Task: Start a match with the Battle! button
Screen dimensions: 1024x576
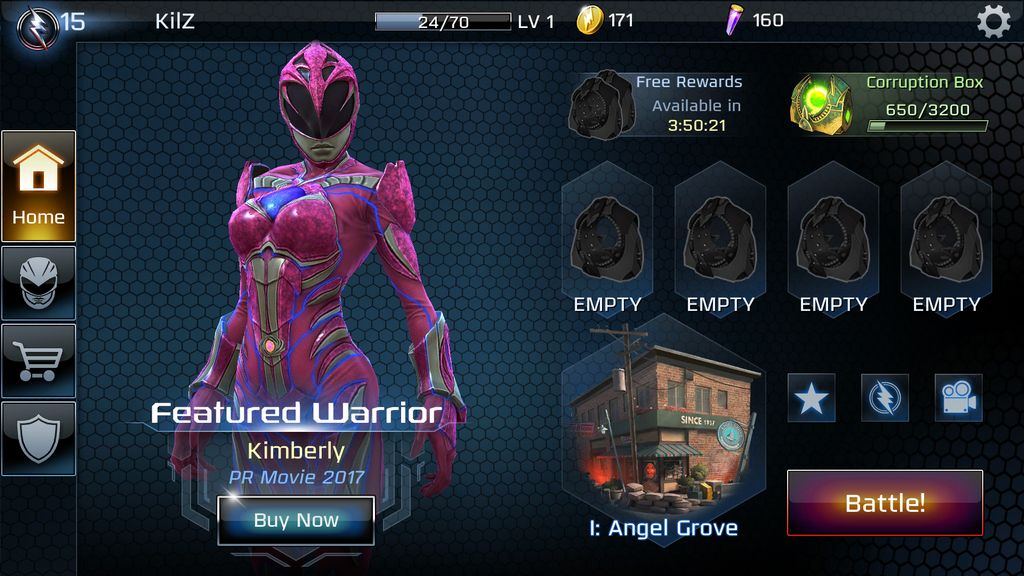Action: [885, 503]
